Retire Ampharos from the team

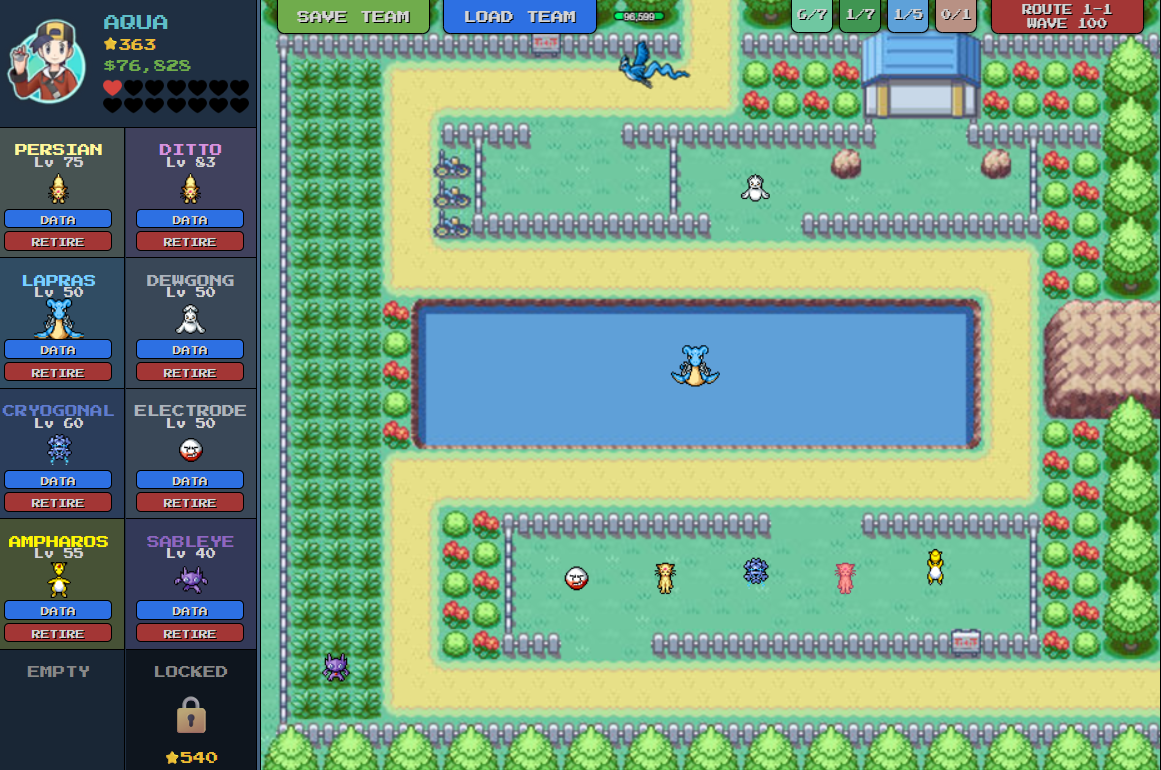click(x=58, y=633)
